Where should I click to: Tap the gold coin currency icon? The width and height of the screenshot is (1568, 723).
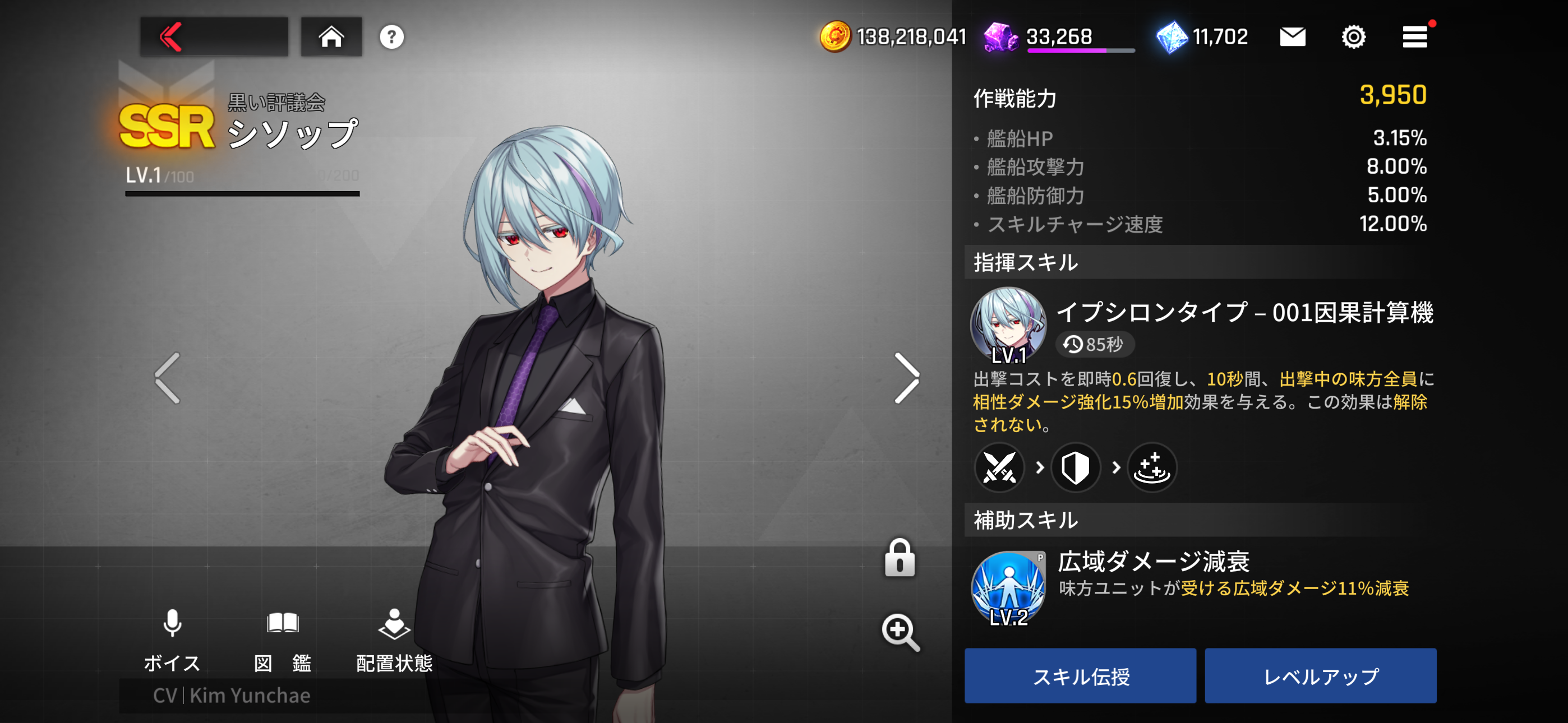(x=834, y=37)
